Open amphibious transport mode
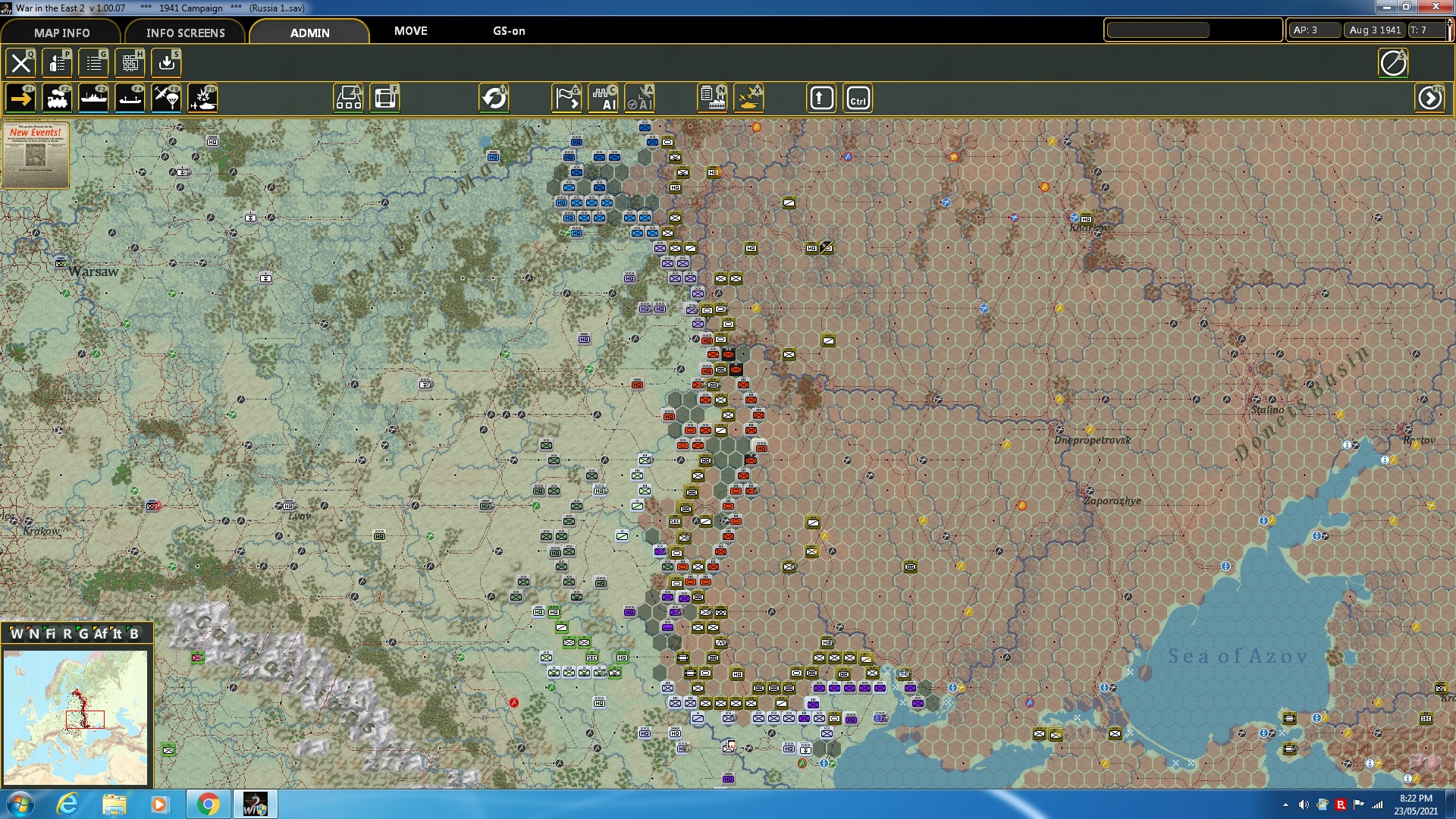This screenshot has height=819, width=1456. point(129,99)
